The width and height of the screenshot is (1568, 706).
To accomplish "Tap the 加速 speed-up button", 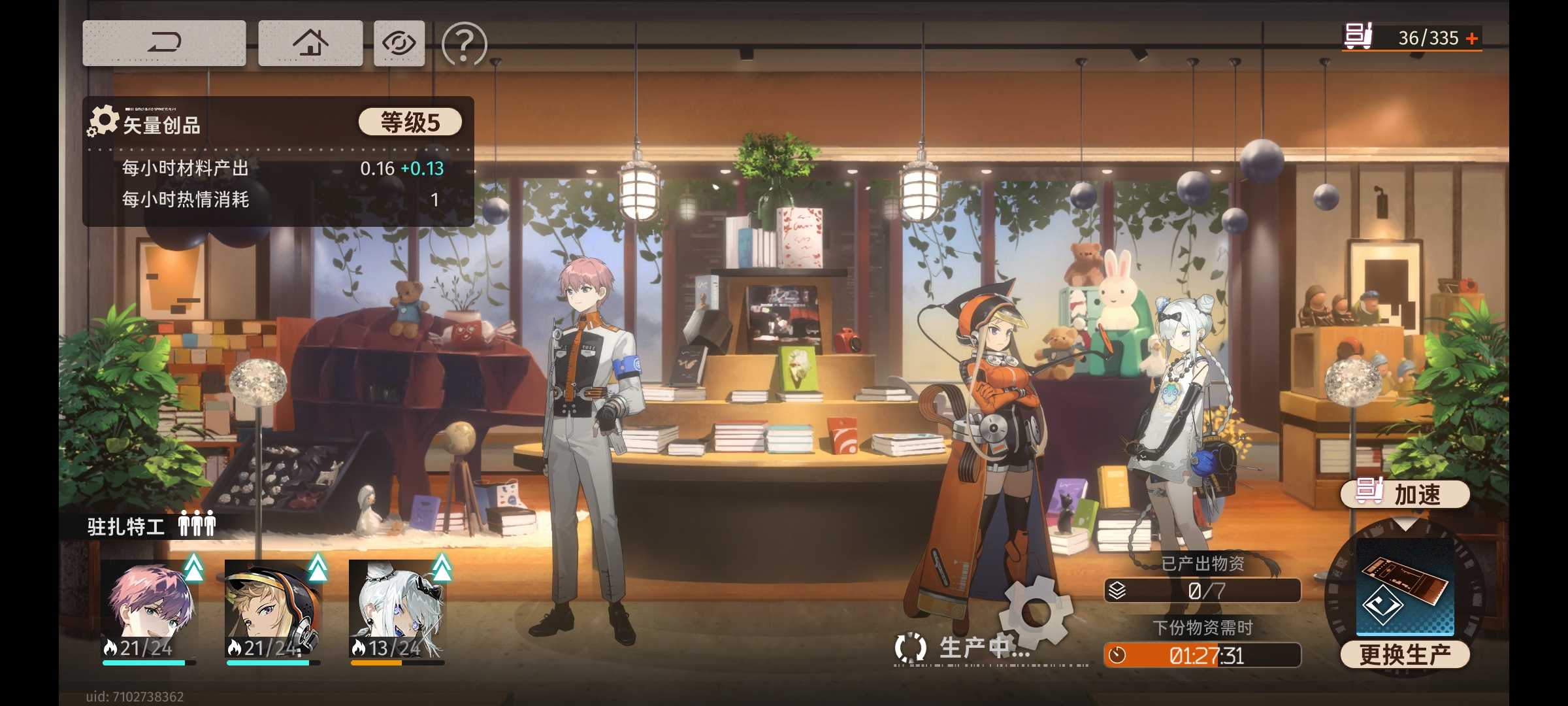I will (x=1405, y=494).
